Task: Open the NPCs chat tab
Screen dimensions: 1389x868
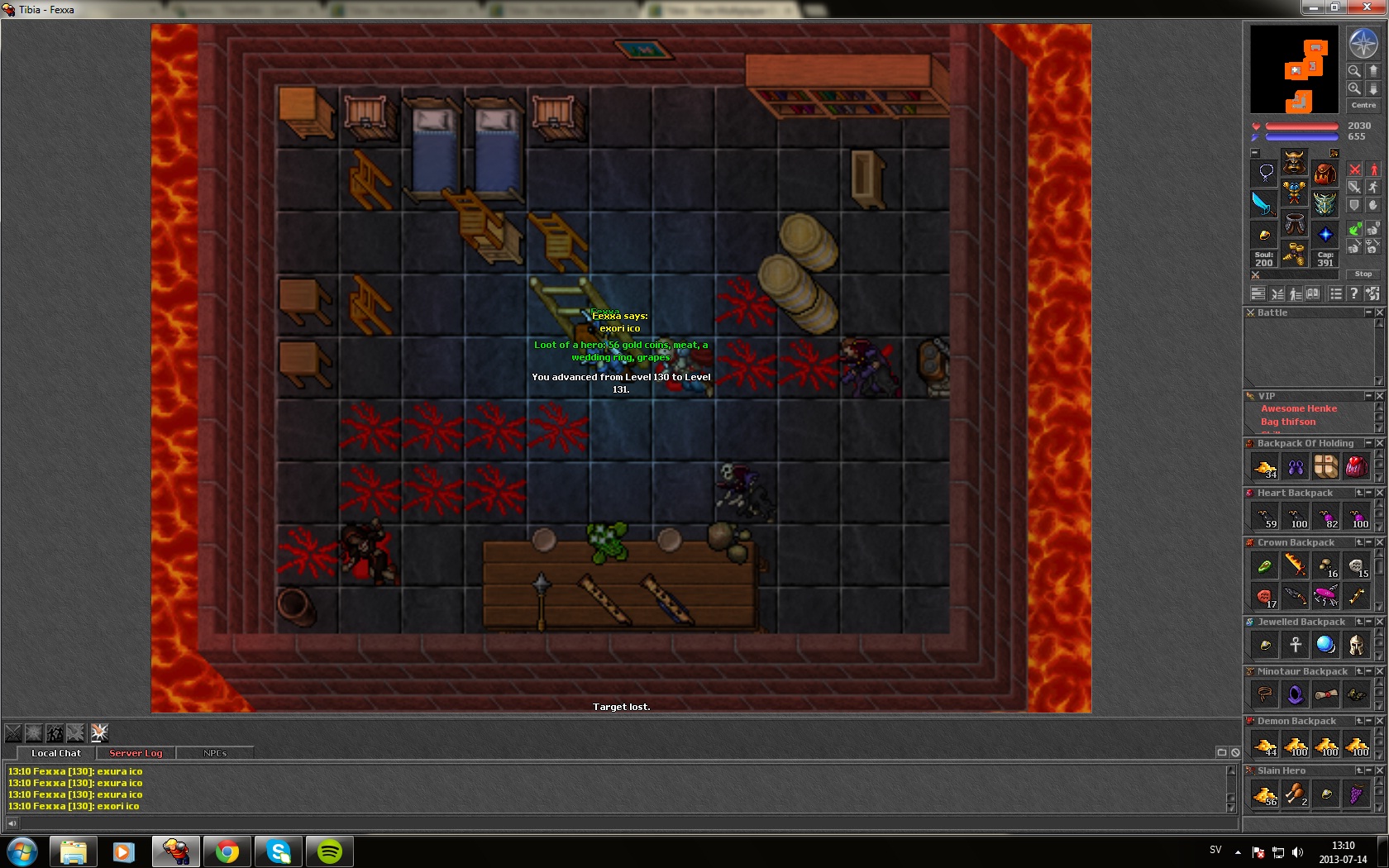Action: (x=215, y=753)
